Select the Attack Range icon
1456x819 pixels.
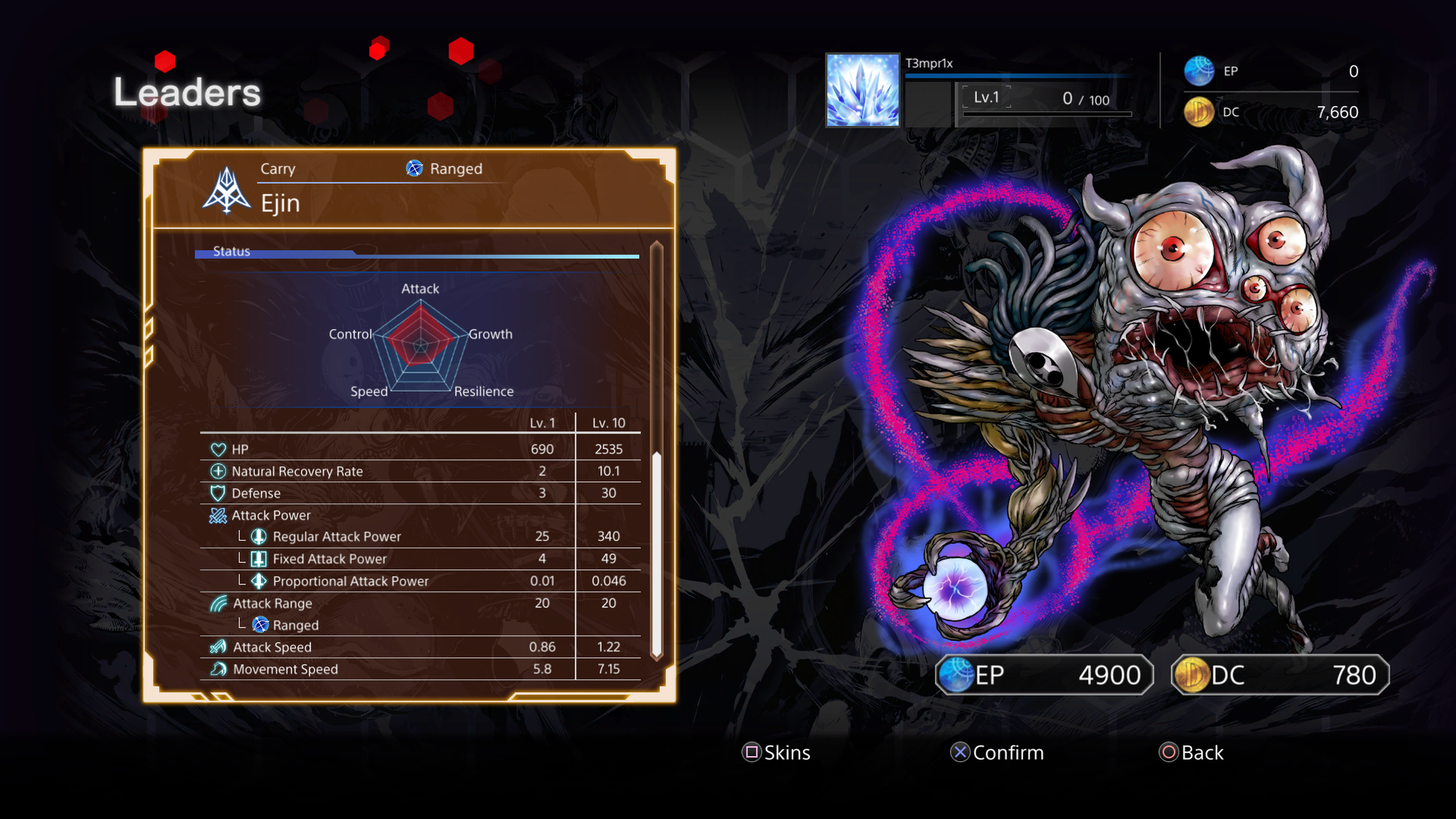click(x=218, y=603)
